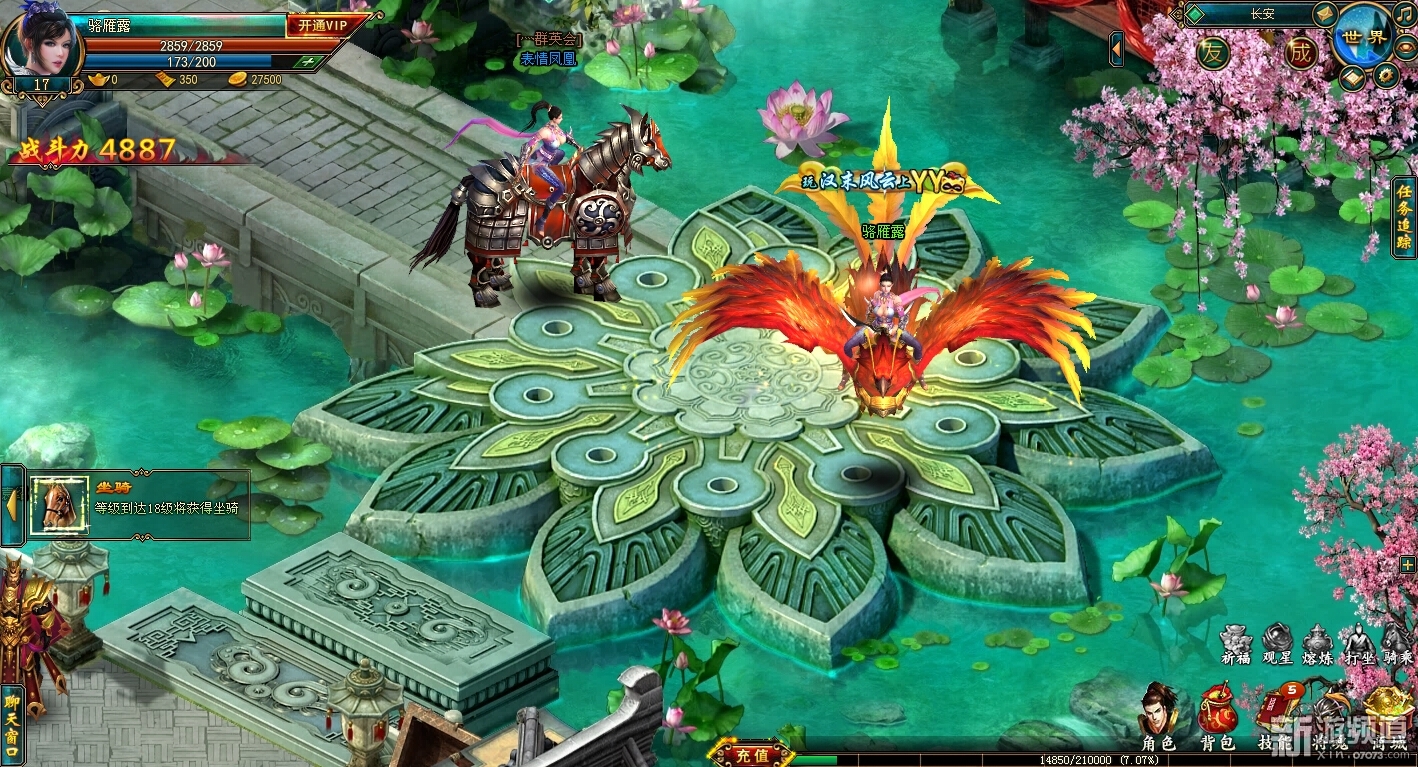
Task: Open the 世界 world map globe
Action: click(x=1363, y=37)
